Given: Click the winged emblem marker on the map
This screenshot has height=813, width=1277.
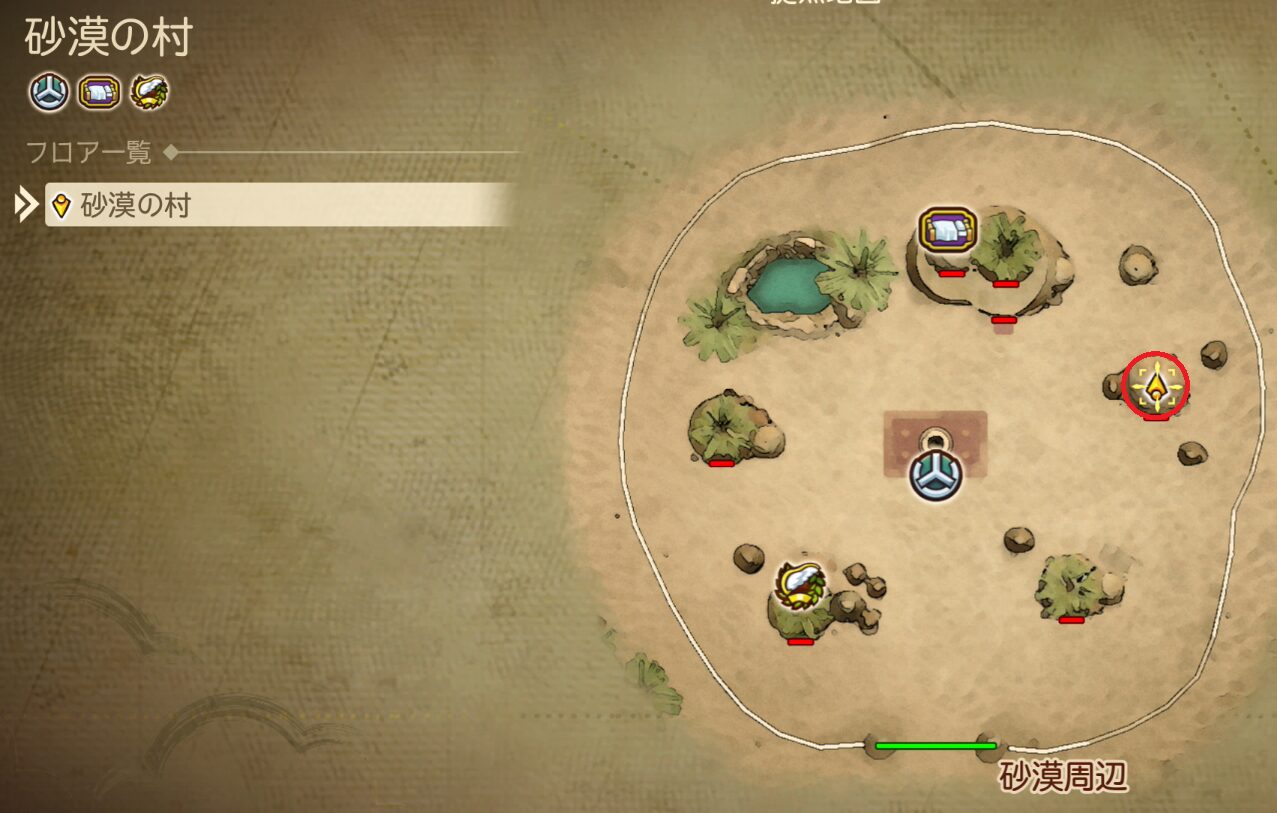Looking at the screenshot, I should coord(800,585).
